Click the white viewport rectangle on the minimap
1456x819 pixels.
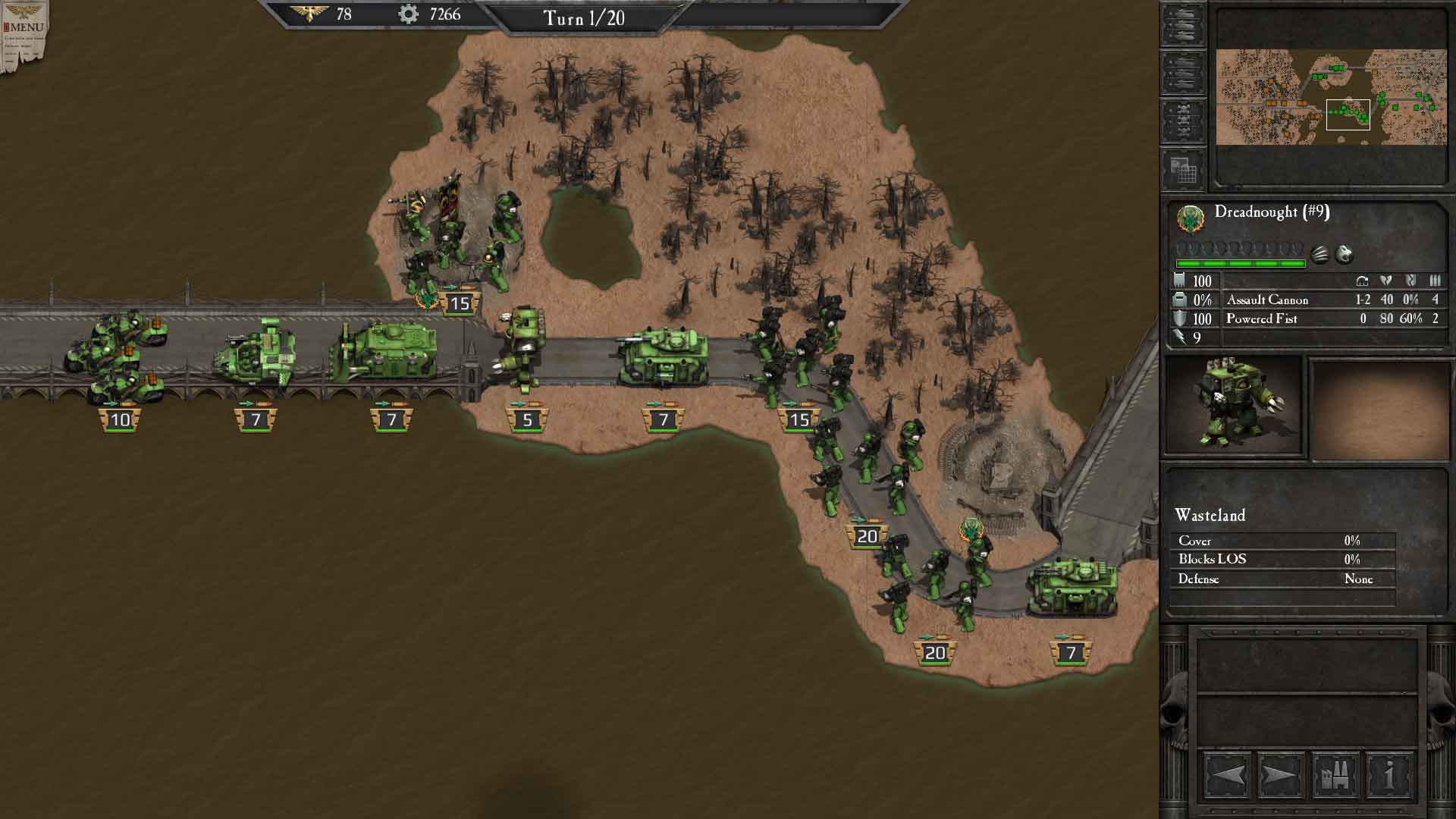click(x=1349, y=114)
